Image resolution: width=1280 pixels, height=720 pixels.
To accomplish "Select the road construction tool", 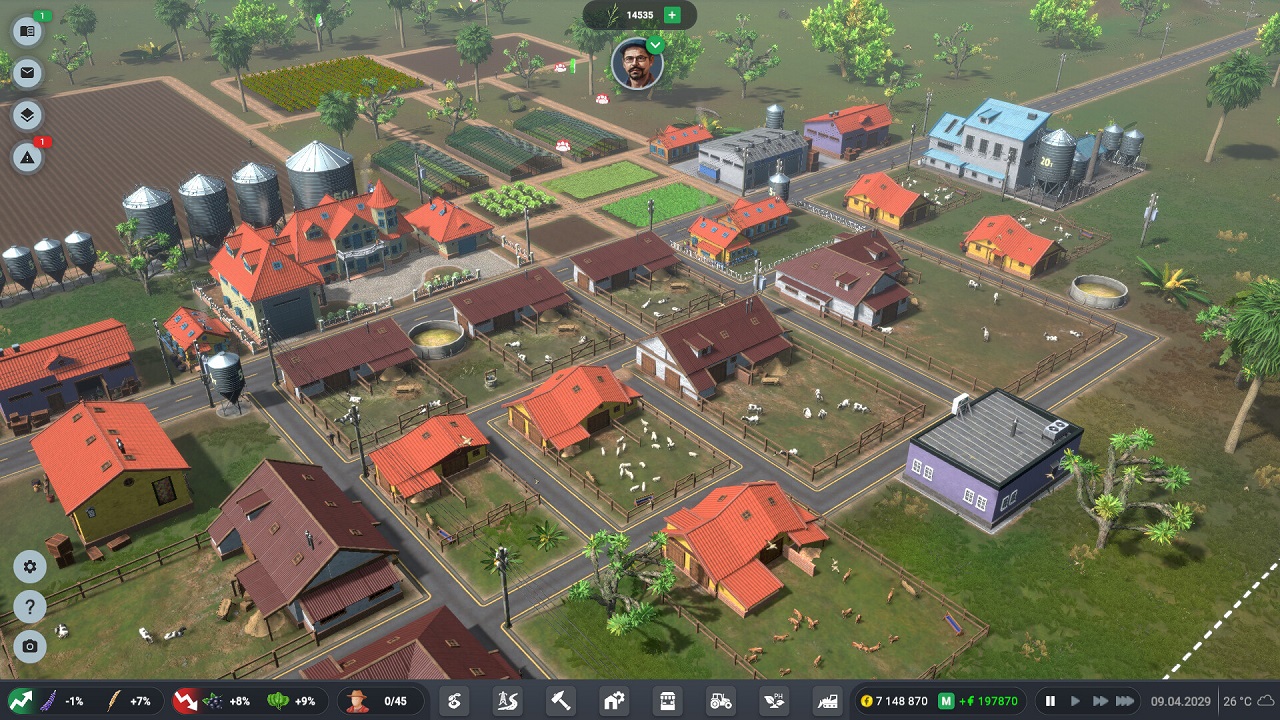I will coord(506,700).
